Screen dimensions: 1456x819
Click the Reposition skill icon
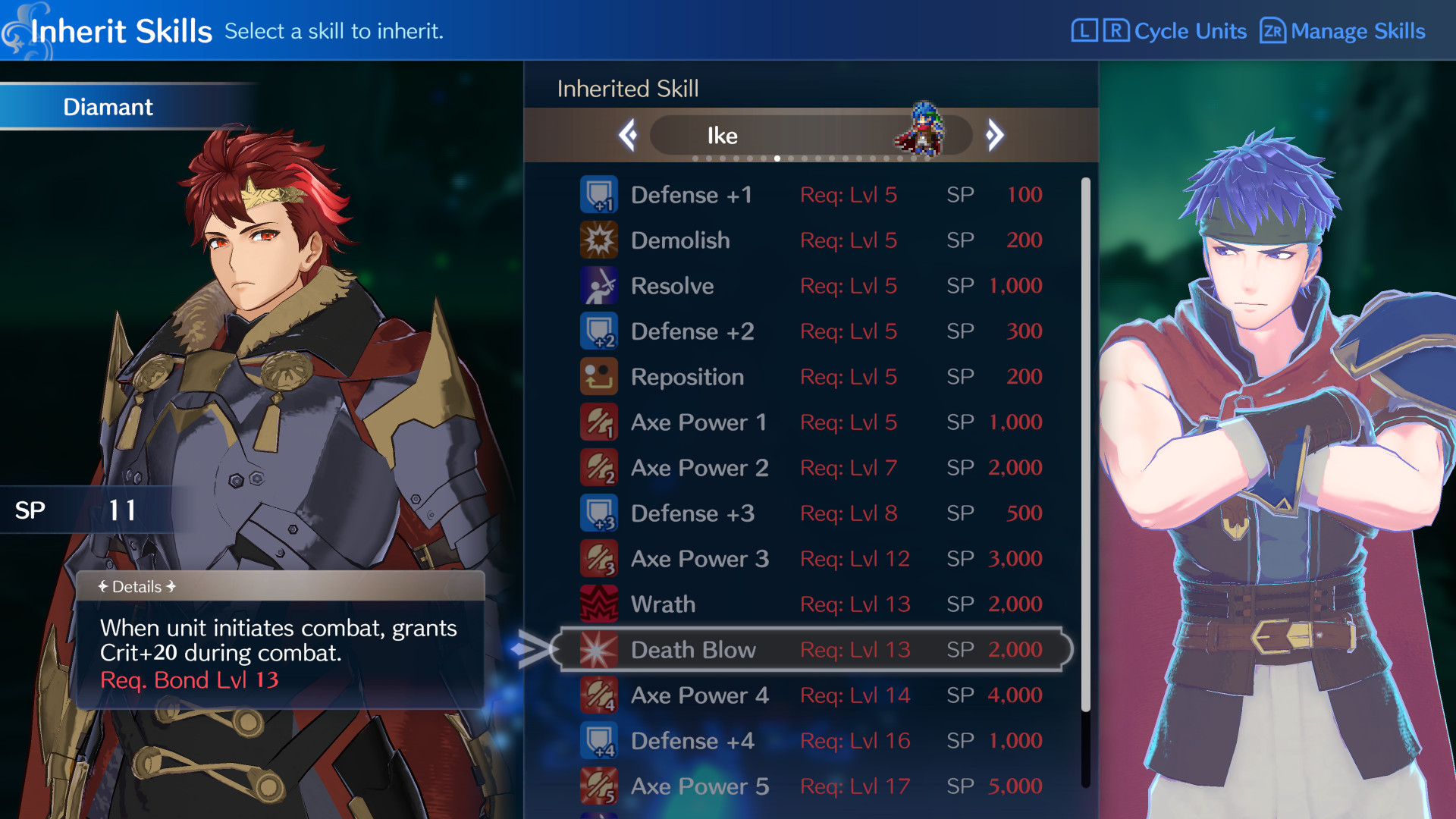tap(599, 376)
